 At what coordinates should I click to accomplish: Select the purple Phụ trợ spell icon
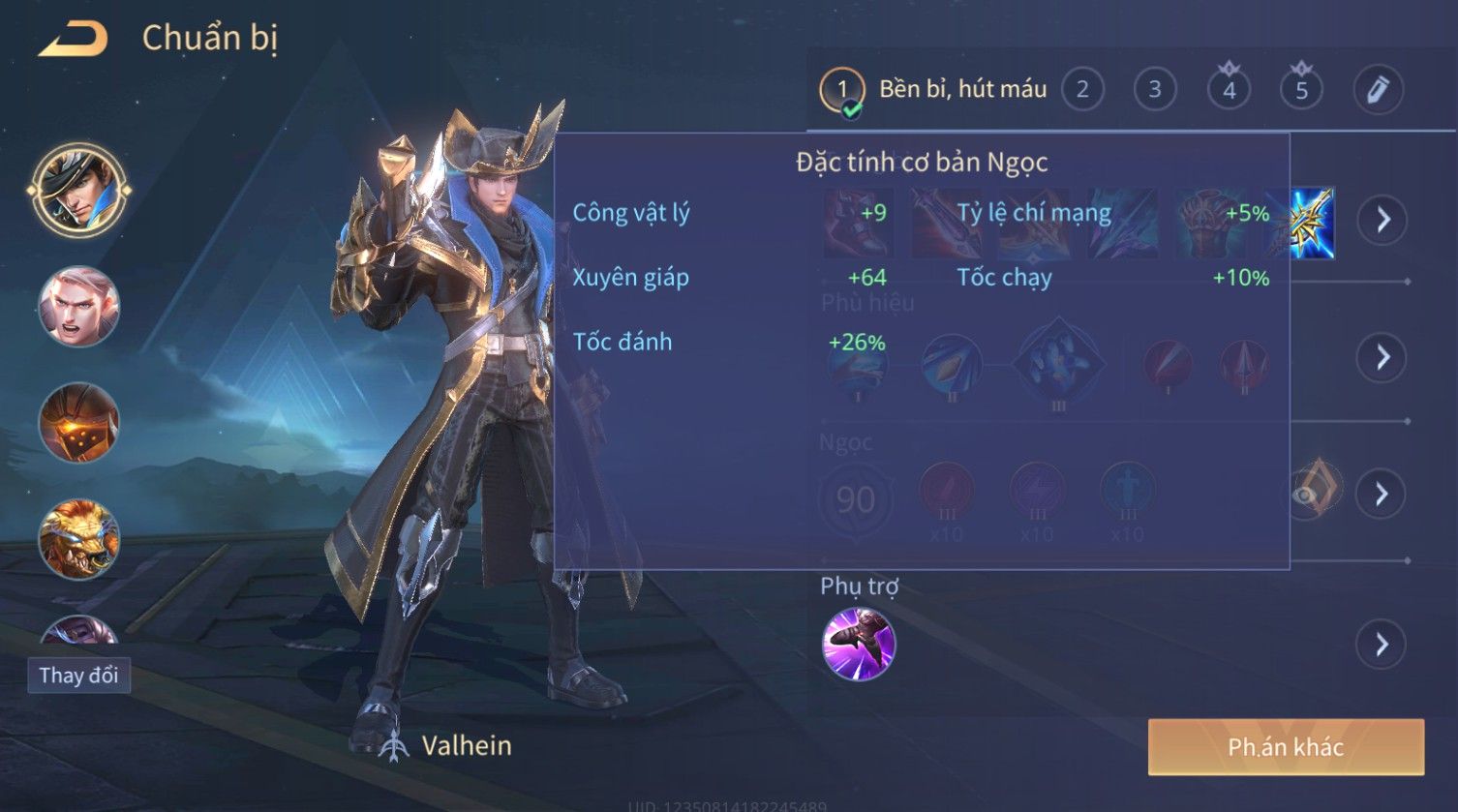(858, 644)
